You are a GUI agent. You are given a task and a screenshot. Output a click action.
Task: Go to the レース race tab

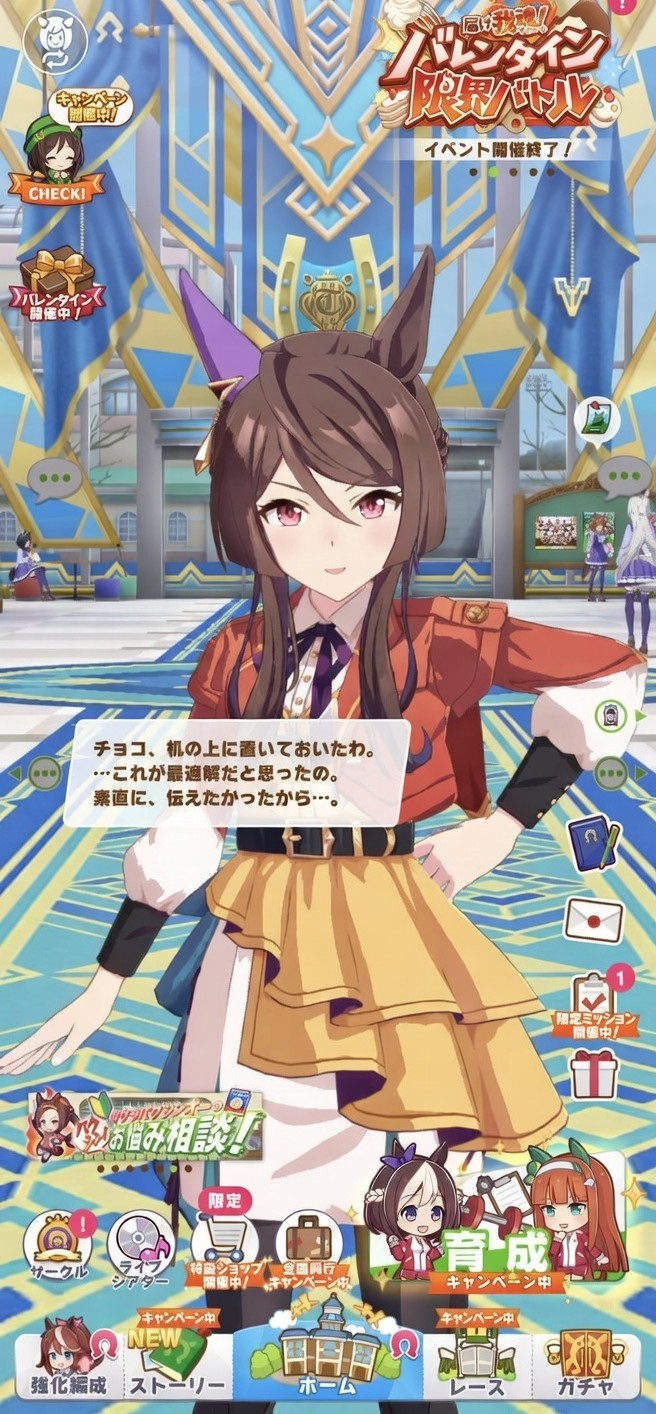click(477, 1360)
